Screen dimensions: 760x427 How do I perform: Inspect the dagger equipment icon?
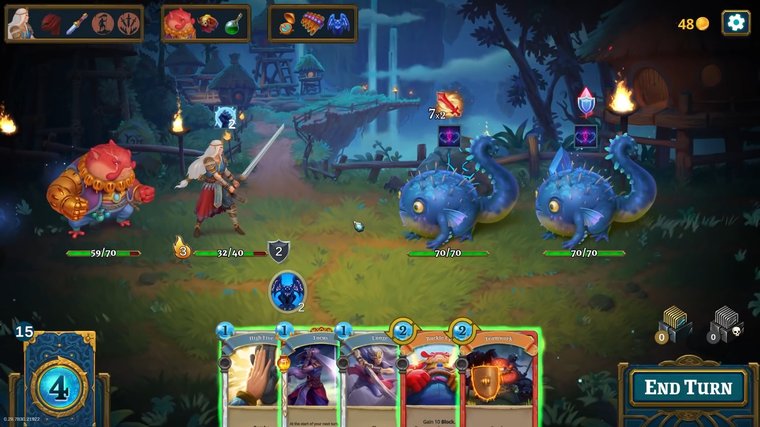click(x=77, y=24)
